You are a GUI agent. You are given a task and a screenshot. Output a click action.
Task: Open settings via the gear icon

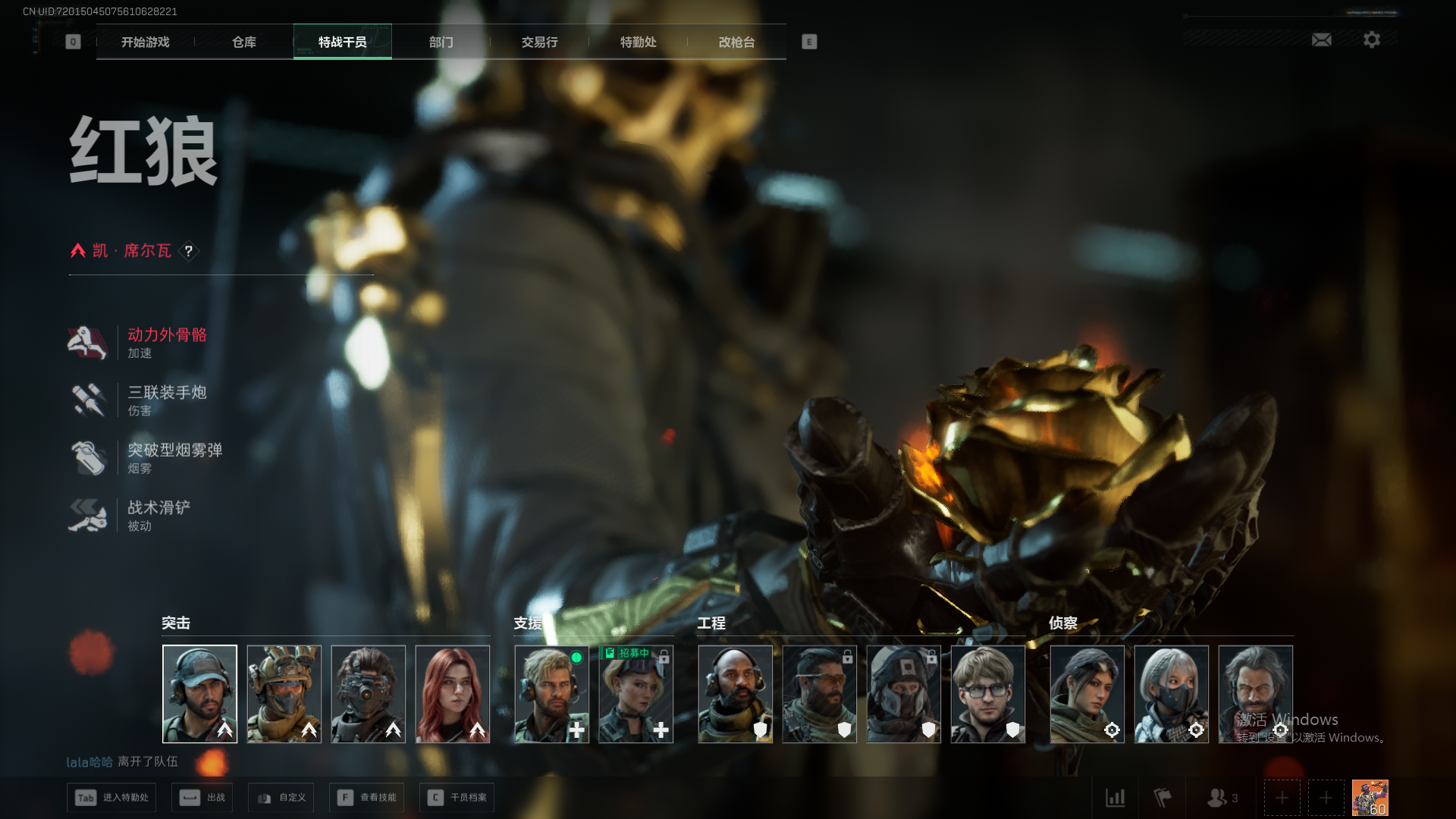click(x=1371, y=39)
